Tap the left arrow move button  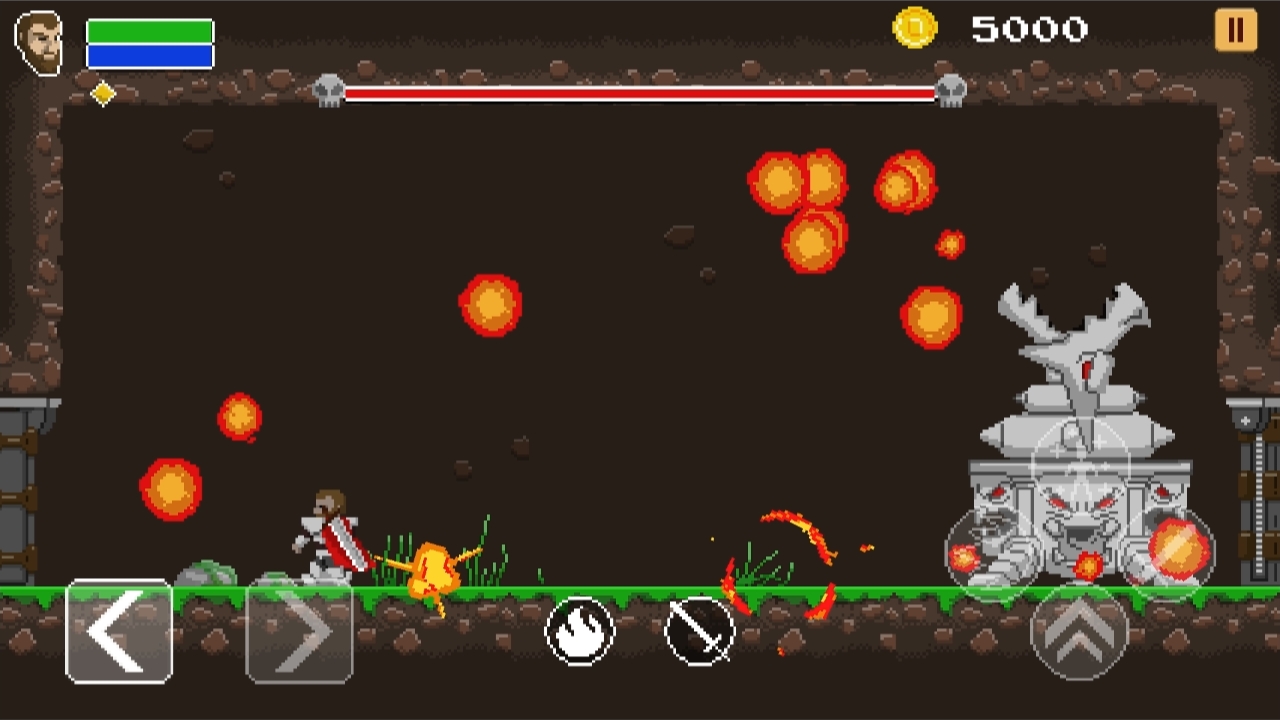tap(119, 632)
